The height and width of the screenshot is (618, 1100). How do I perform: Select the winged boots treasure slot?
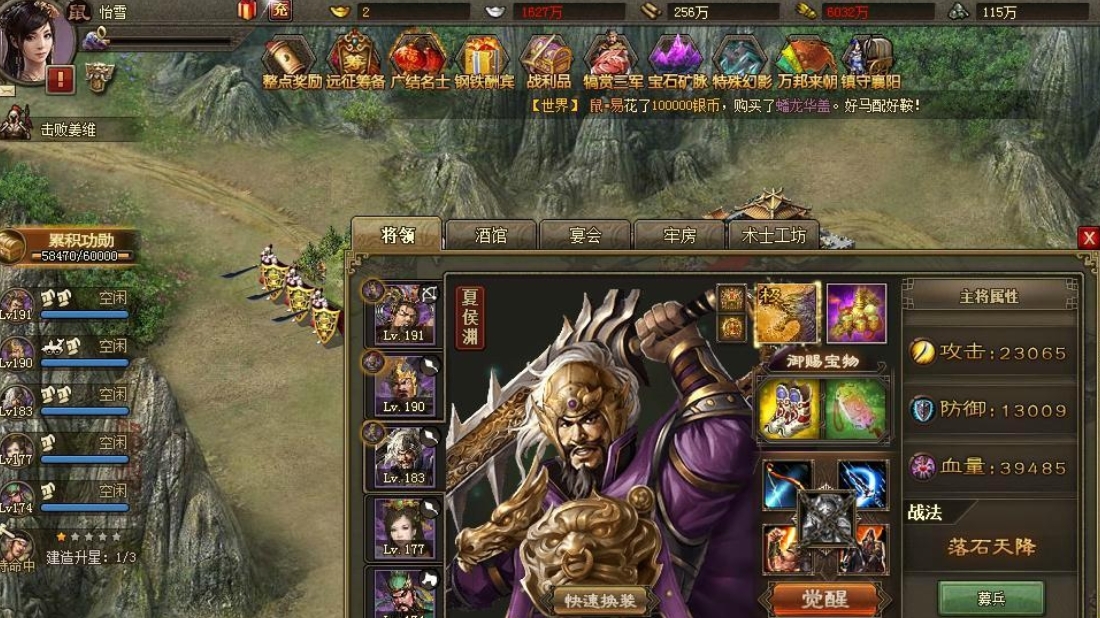click(x=789, y=409)
